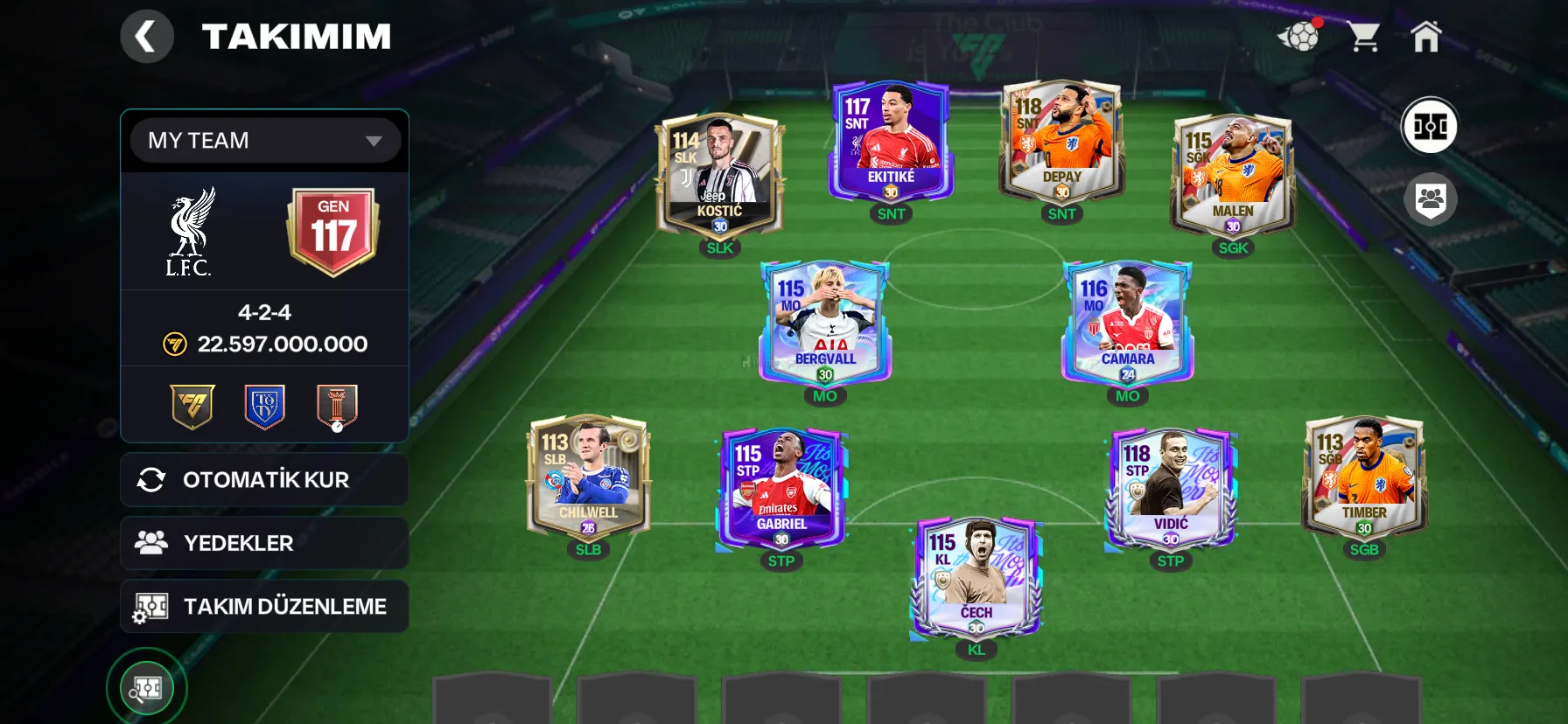Open the shopping cart store
This screenshot has height=724, width=1568.
coord(1363,37)
